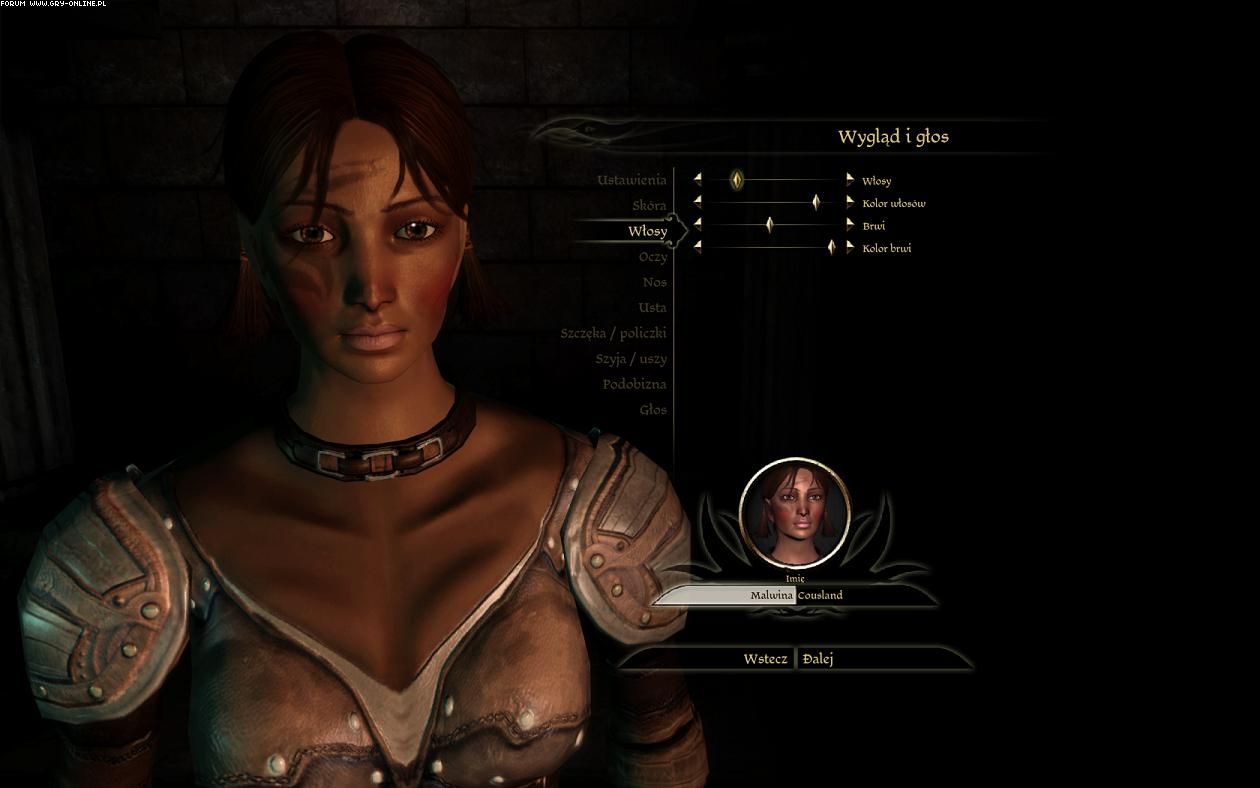Open Szczęka / policzki settings
The width and height of the screenshot is (1260, 788).
click(613, 333)
